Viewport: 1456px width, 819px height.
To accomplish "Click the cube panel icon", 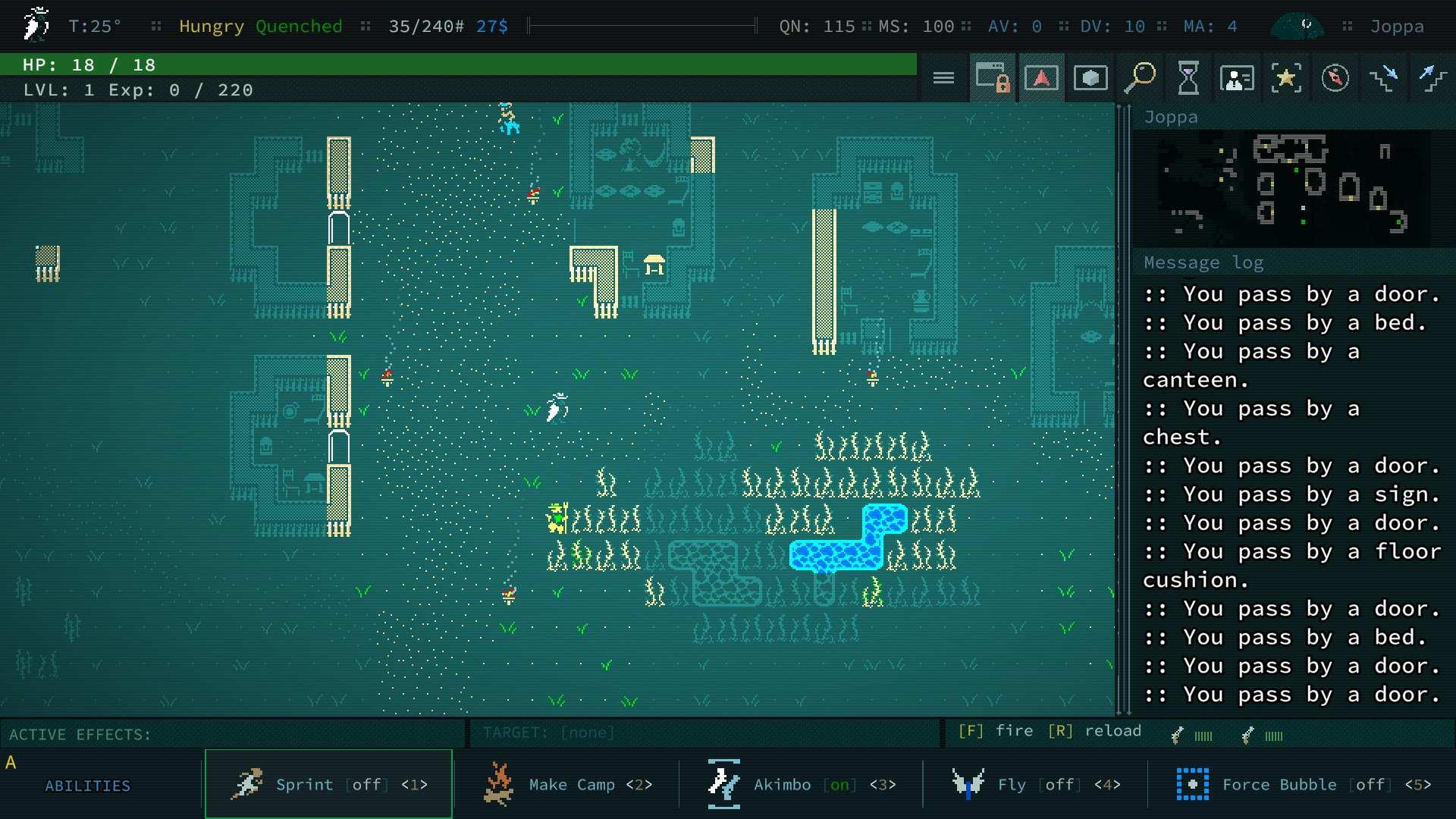I will click(1090, 78).
